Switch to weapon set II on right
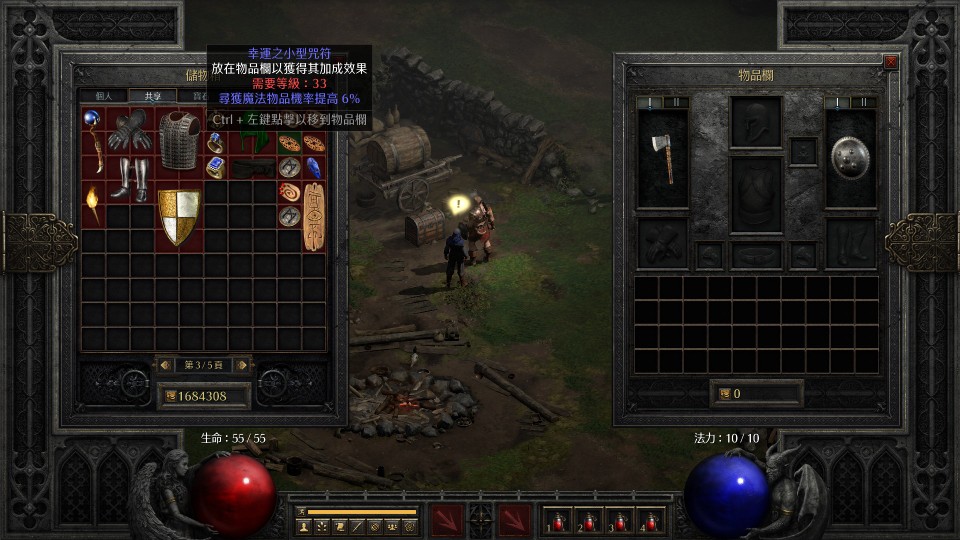 click(x=864, y=102)
